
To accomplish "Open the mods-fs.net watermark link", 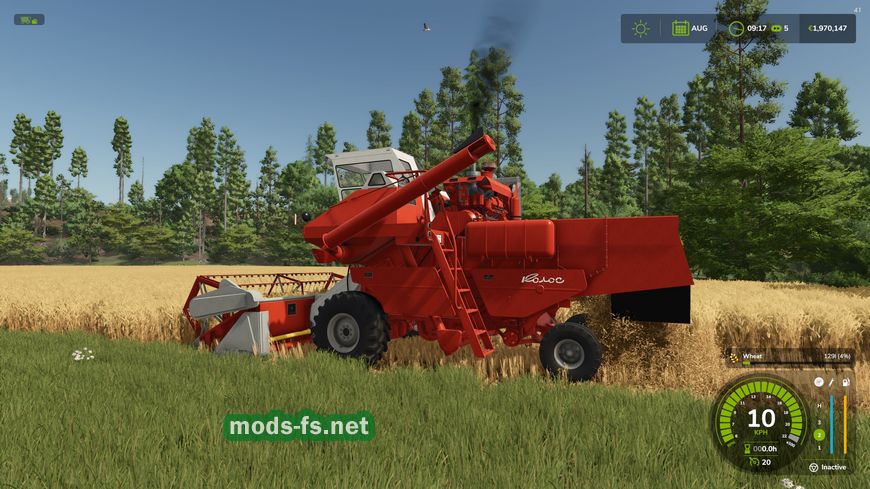I will point(299,427).
